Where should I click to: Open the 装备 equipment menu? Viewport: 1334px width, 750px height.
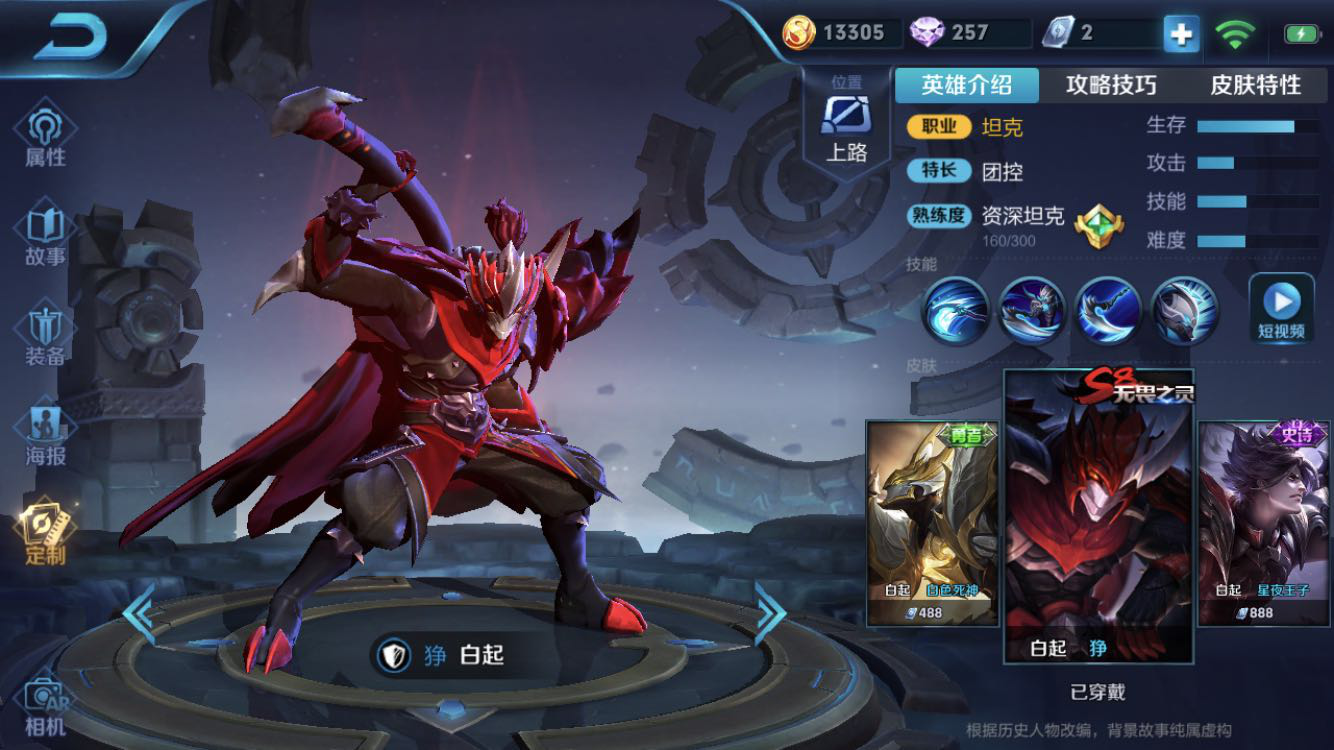pyautogui.click(x=45, y=336)
